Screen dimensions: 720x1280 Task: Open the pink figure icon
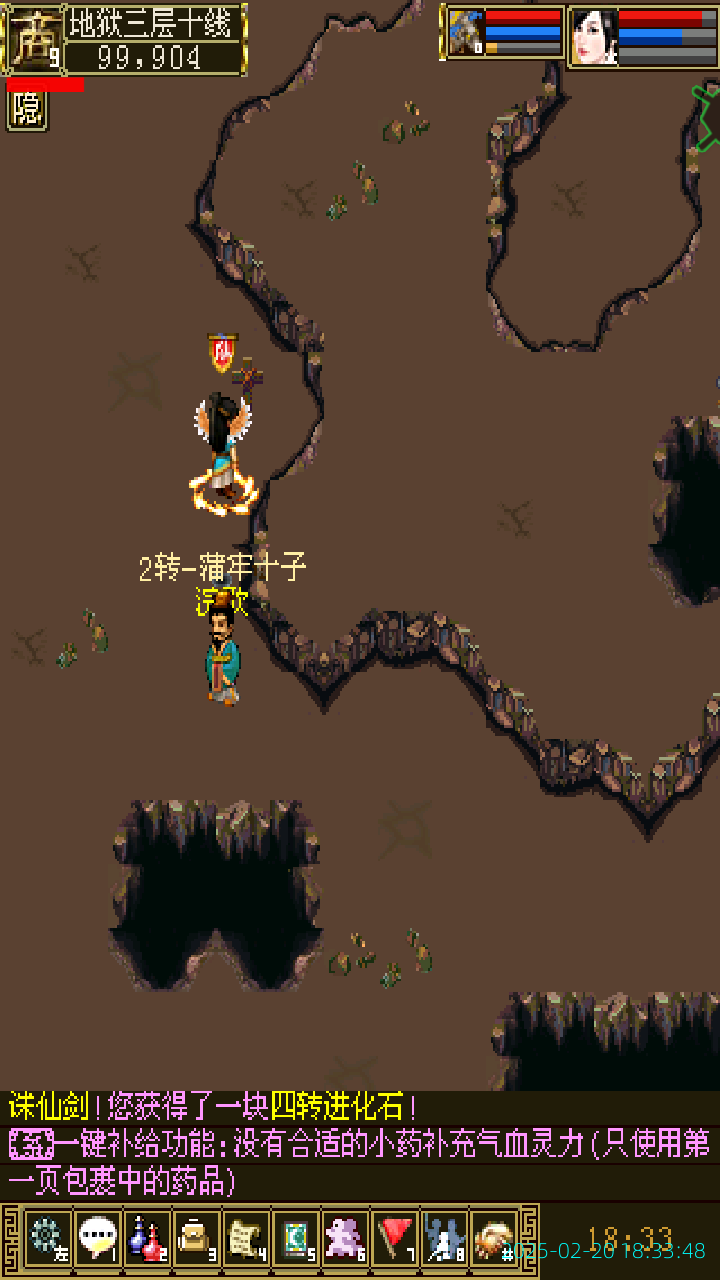[x=345, y=1238]
